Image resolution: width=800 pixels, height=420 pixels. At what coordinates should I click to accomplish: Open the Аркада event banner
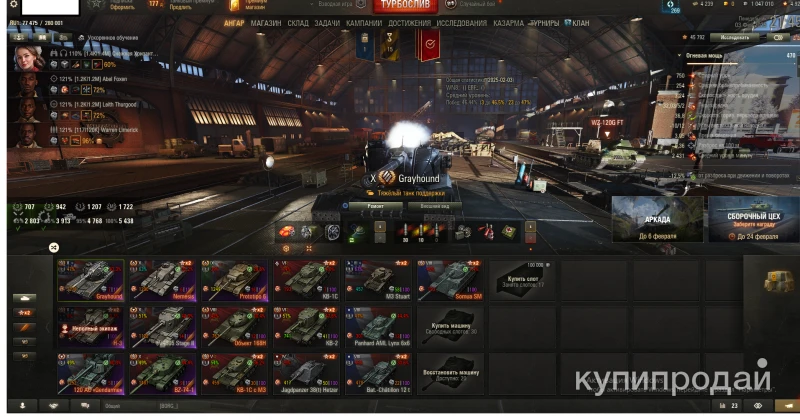[657, 219]
